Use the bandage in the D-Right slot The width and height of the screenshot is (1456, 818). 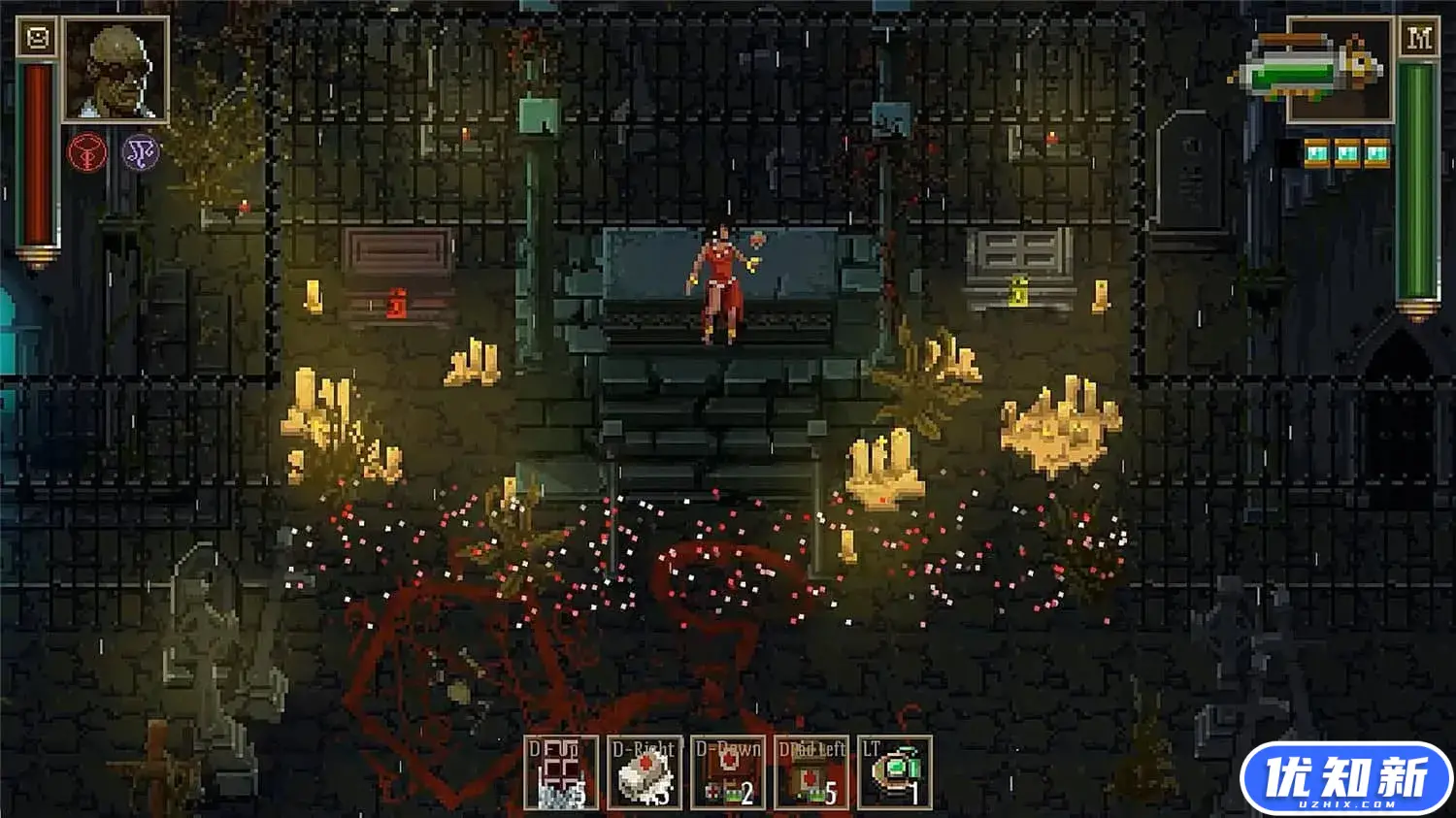point(645,772)
